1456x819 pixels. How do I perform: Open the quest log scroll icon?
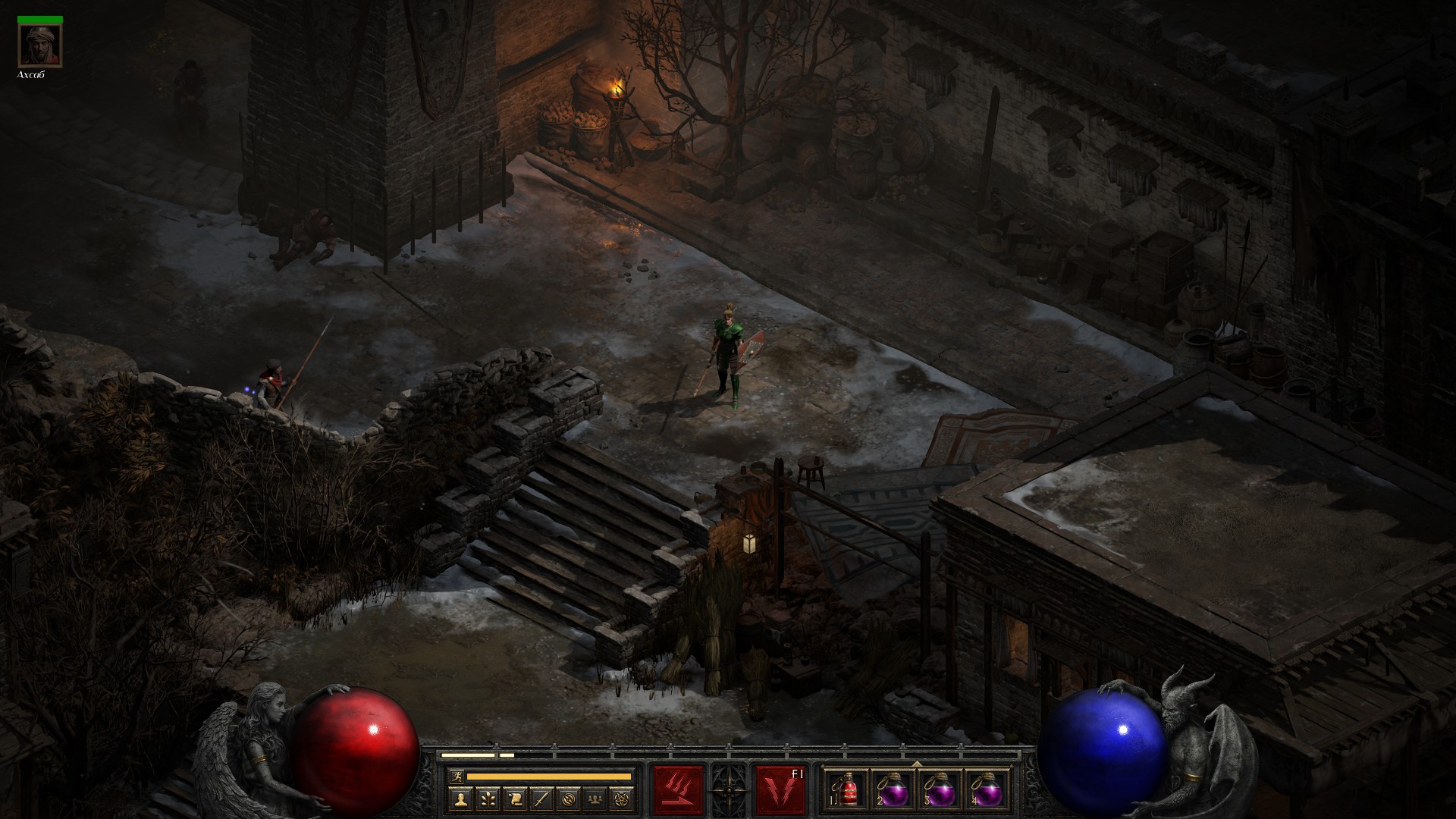(515, 799)
